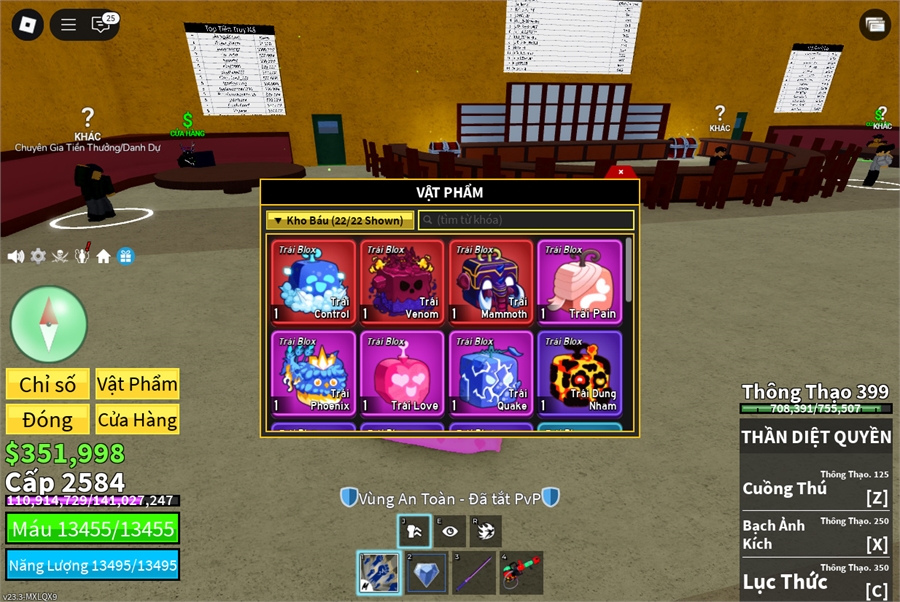The width and height of the screenshot is (900, 602).
Task: Open the Roblox chat button
Action: 101,25
